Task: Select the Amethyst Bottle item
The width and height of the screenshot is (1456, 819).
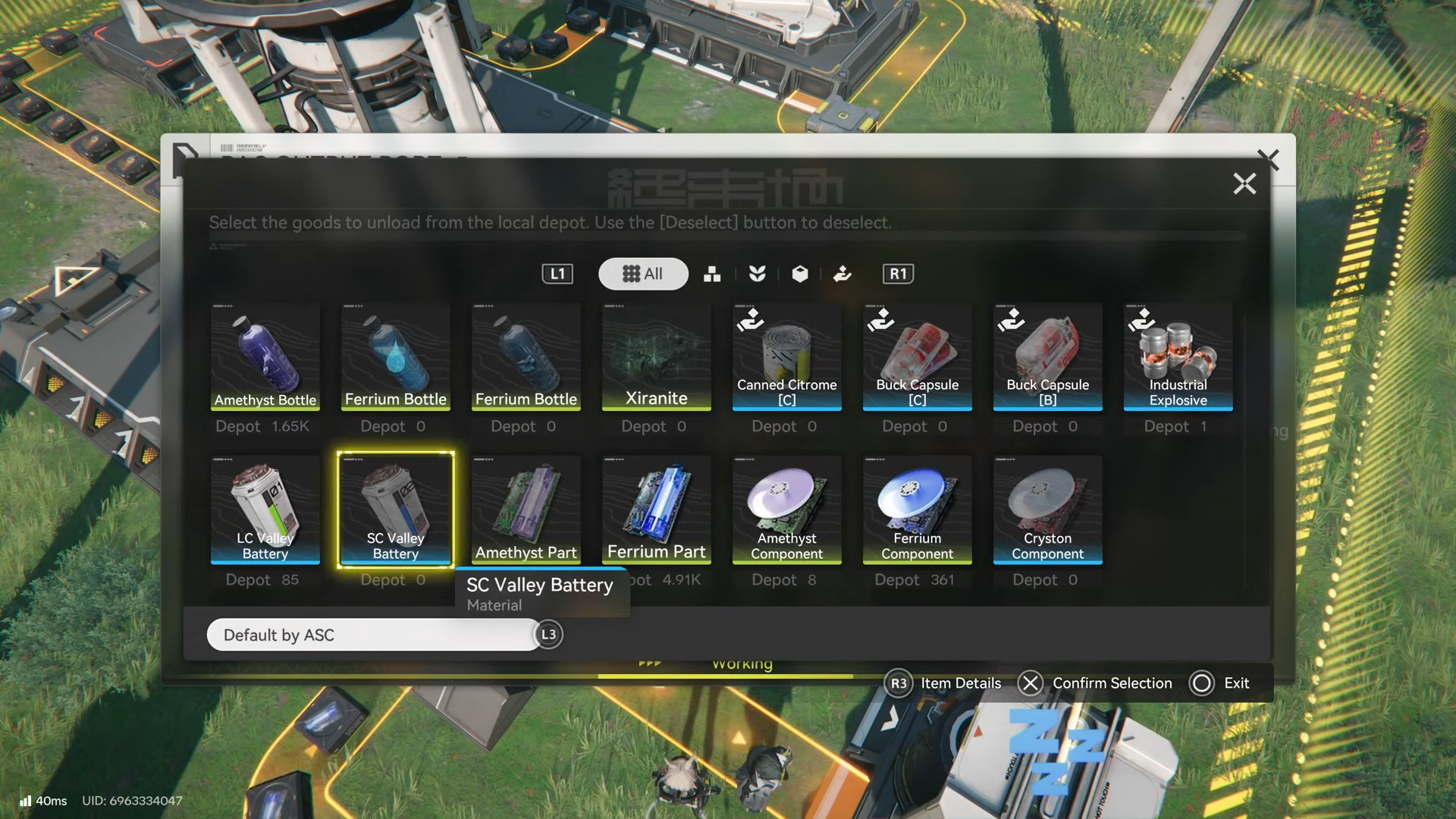Action: [x=265, y=357]
